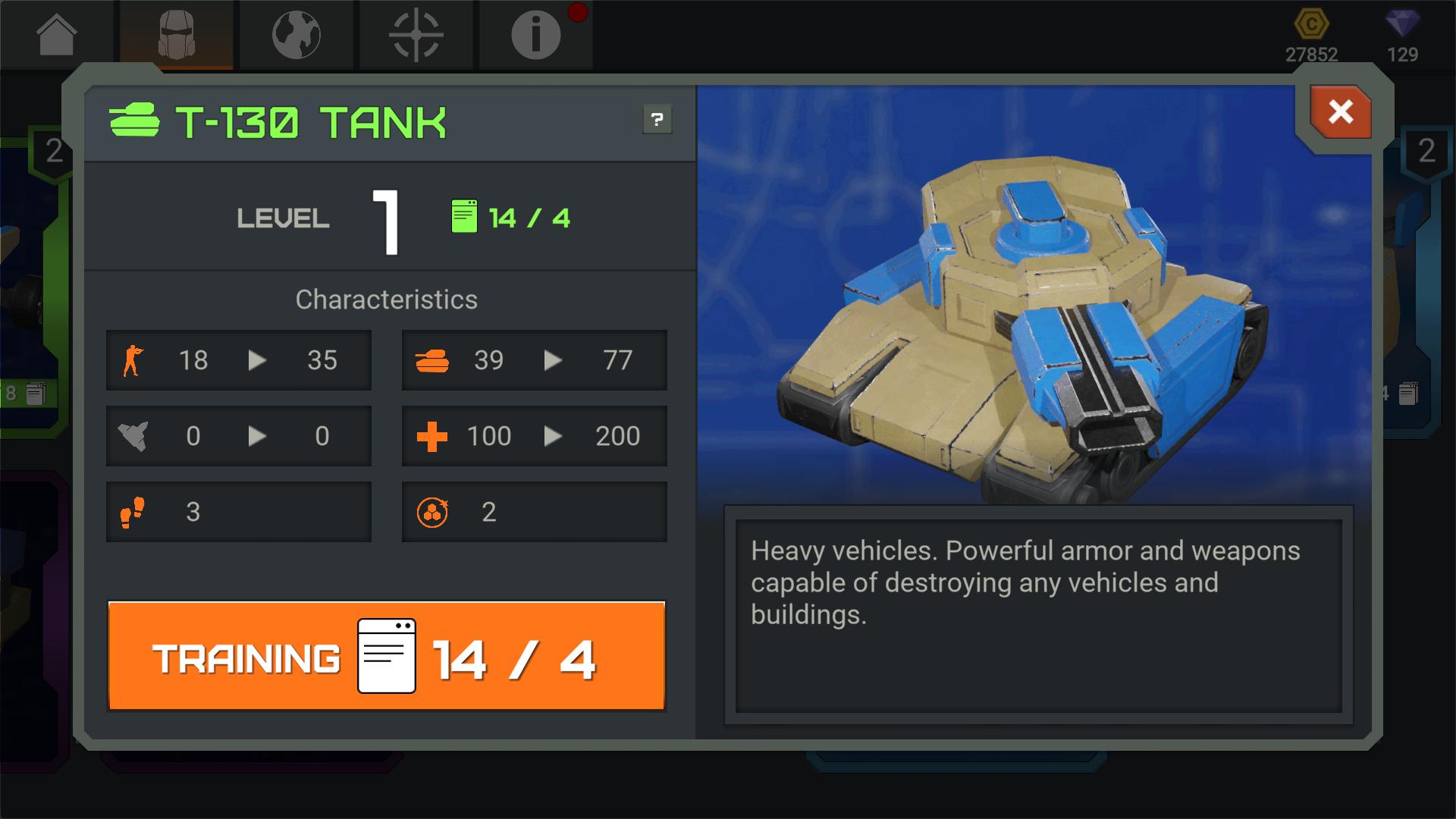Go to the home tab
Viewport: 1456px width, 819px height.
57,35
